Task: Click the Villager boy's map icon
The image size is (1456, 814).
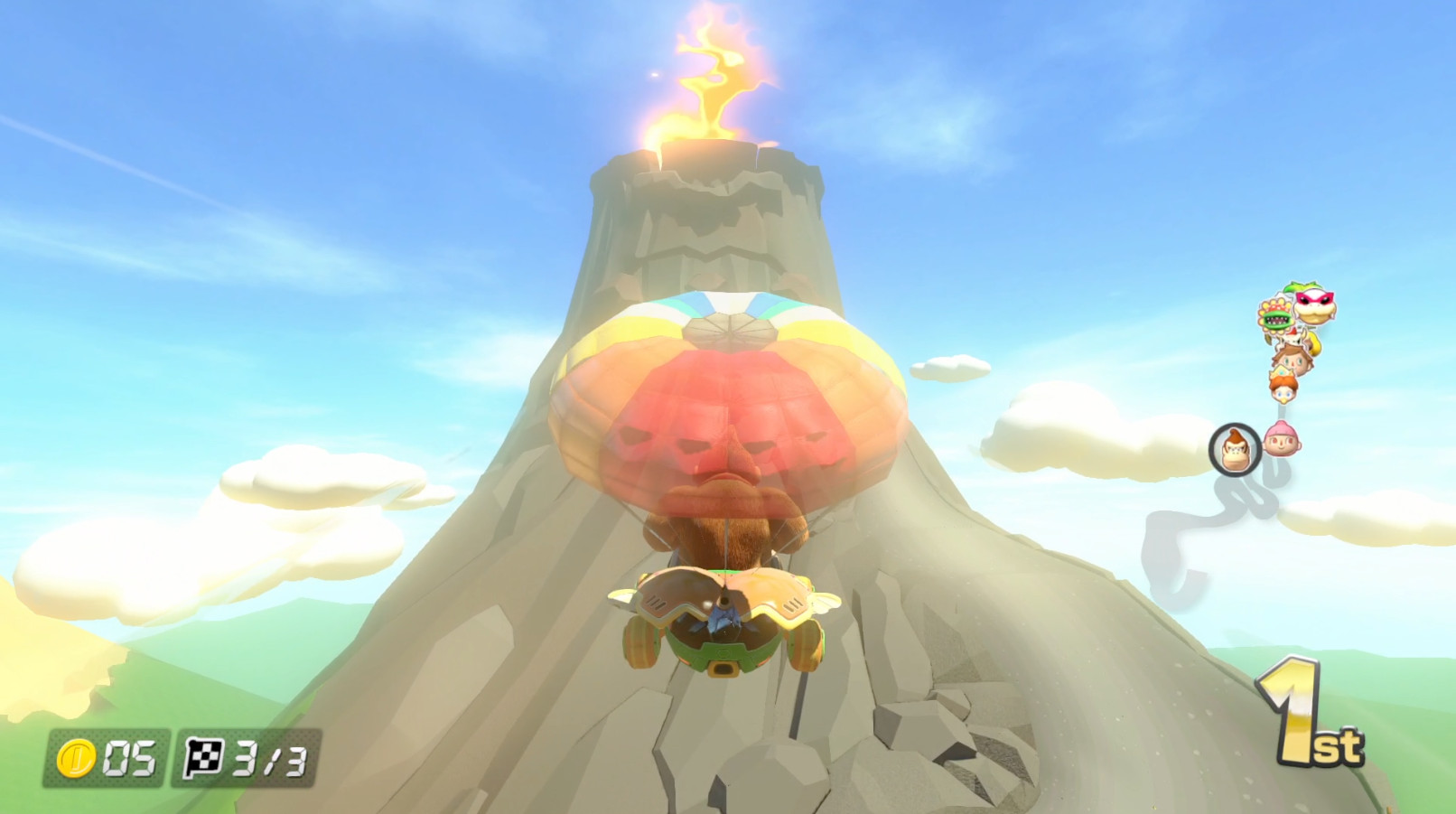Action: point(1292,360)
